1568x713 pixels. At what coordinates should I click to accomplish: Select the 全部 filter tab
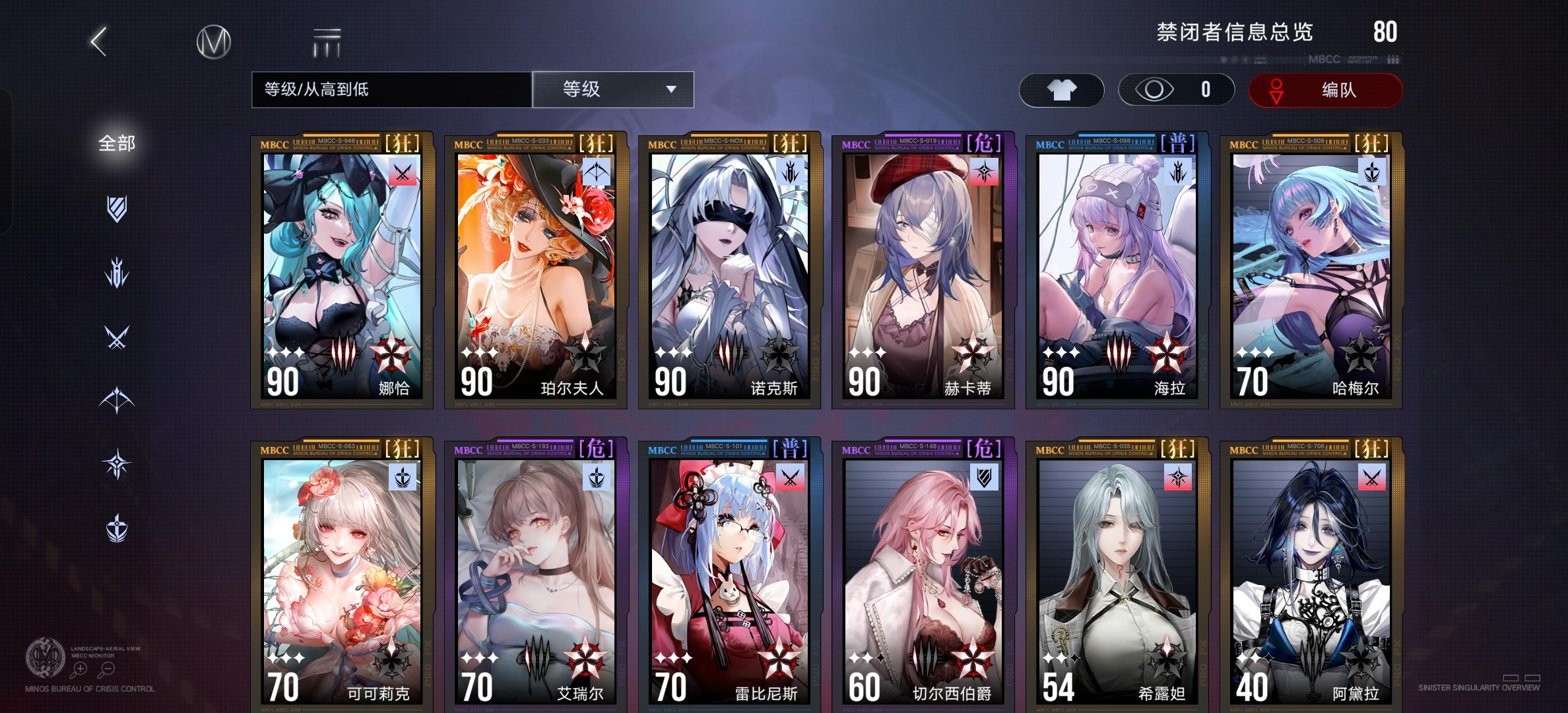pyautogui.click(x=117, y=143)
